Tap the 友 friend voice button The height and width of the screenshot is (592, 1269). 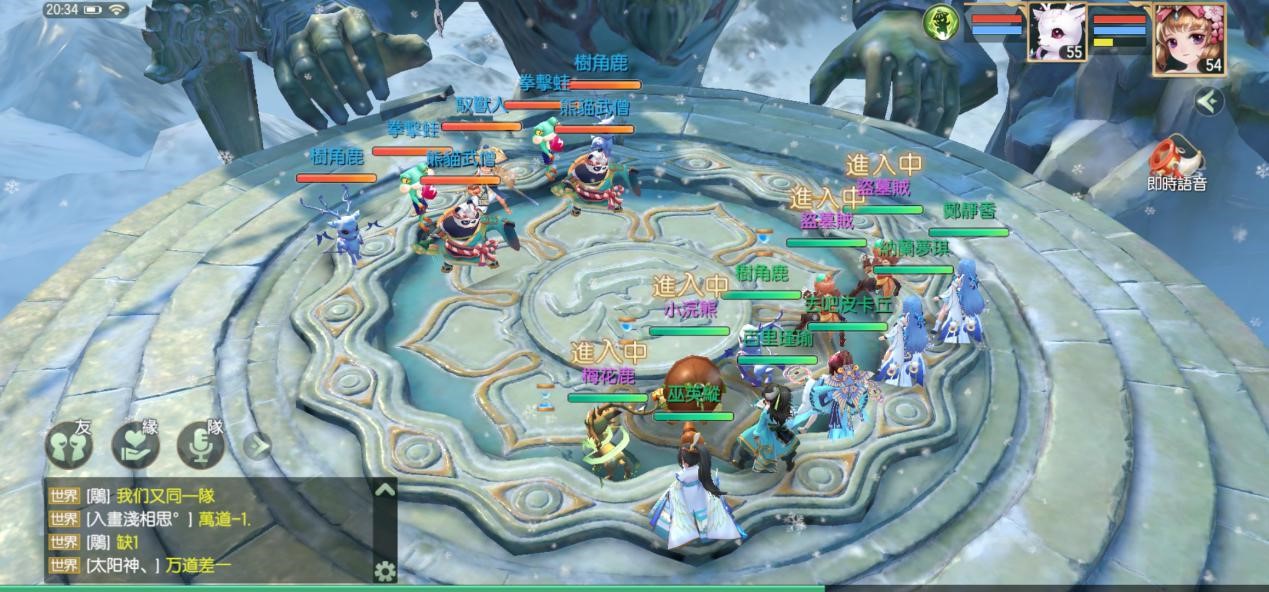tap(69, 445)
